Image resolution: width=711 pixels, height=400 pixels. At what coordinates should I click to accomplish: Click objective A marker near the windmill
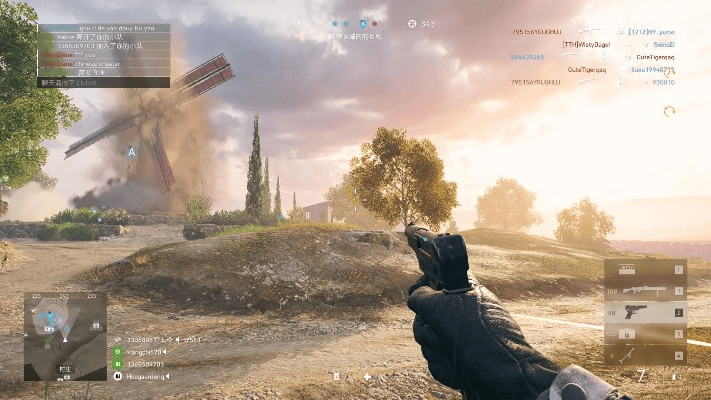[131, 152]
